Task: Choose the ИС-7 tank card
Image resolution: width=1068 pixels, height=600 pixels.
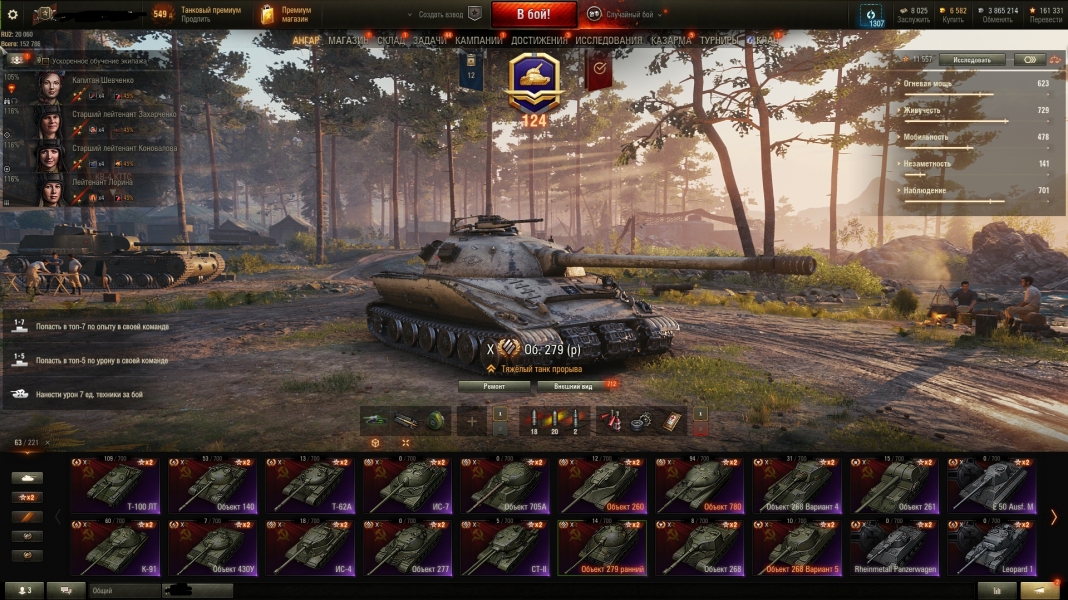Action: 408,486
